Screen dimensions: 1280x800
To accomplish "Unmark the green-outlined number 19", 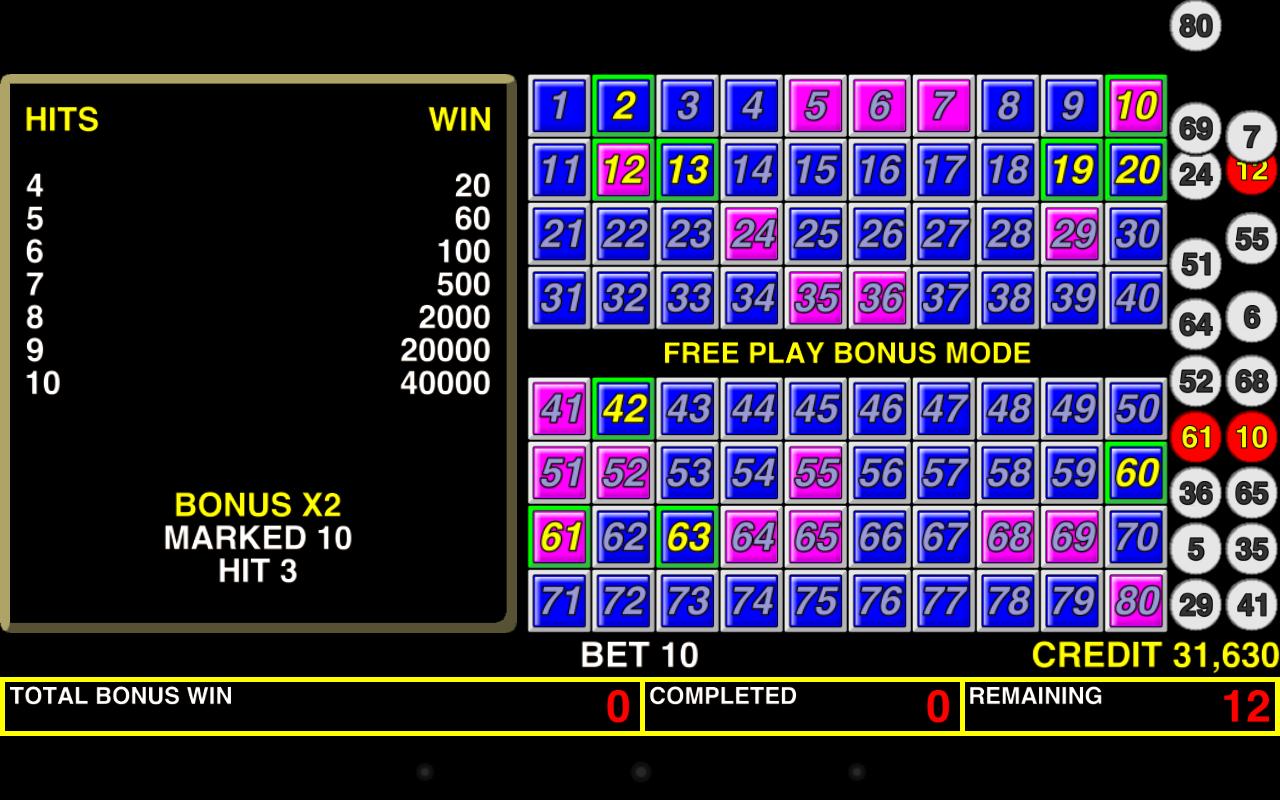I will (1070, 169).
